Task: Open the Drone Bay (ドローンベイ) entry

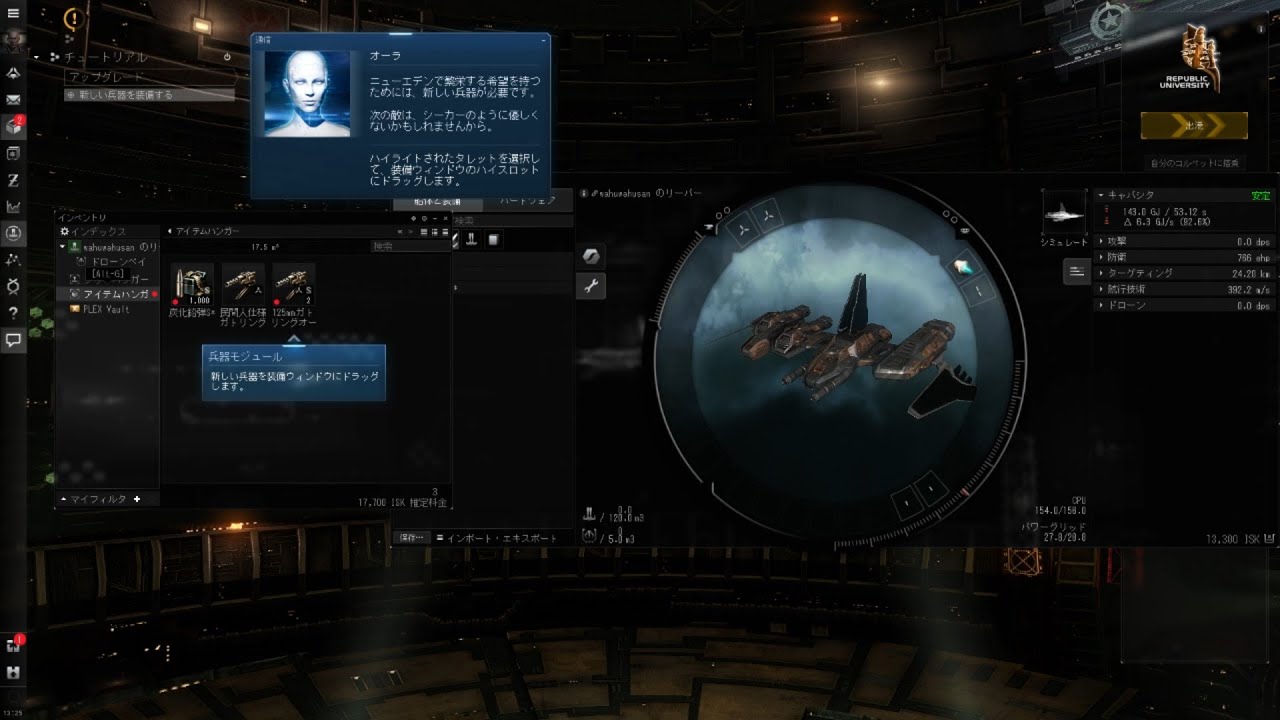Action: point(118,260)
